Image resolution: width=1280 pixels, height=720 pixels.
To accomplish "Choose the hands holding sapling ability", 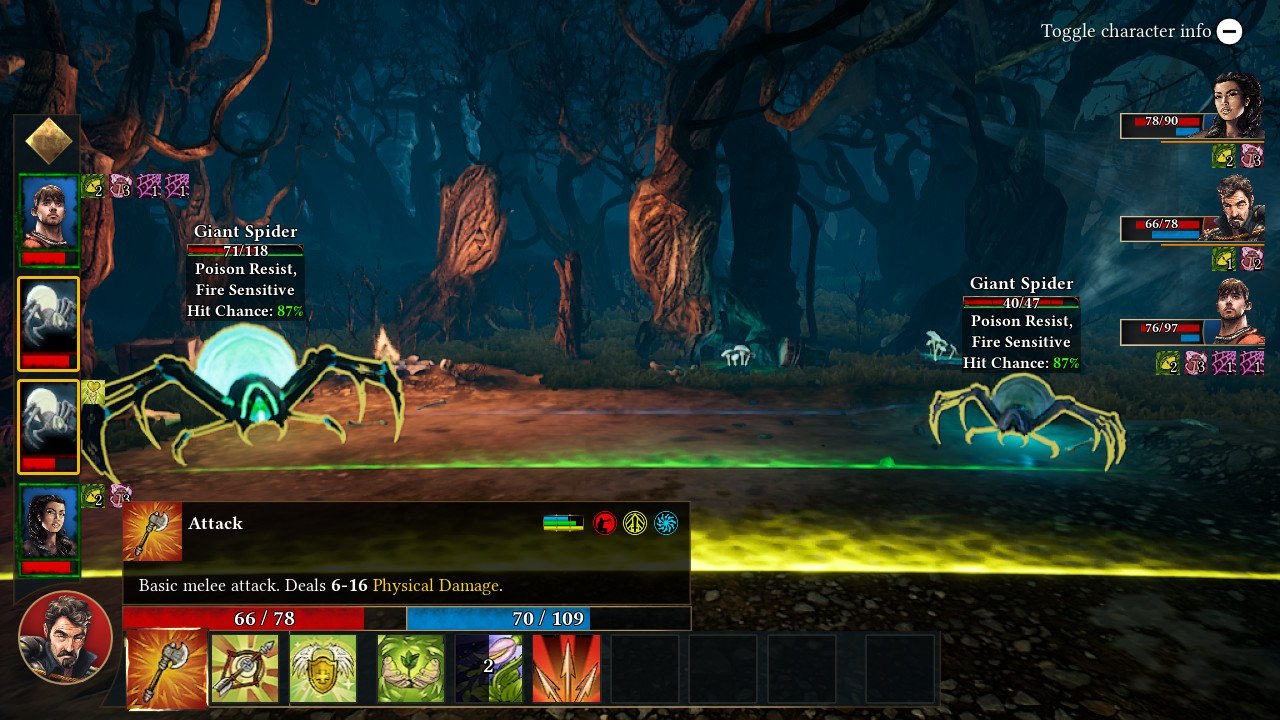I will (410, 668).
